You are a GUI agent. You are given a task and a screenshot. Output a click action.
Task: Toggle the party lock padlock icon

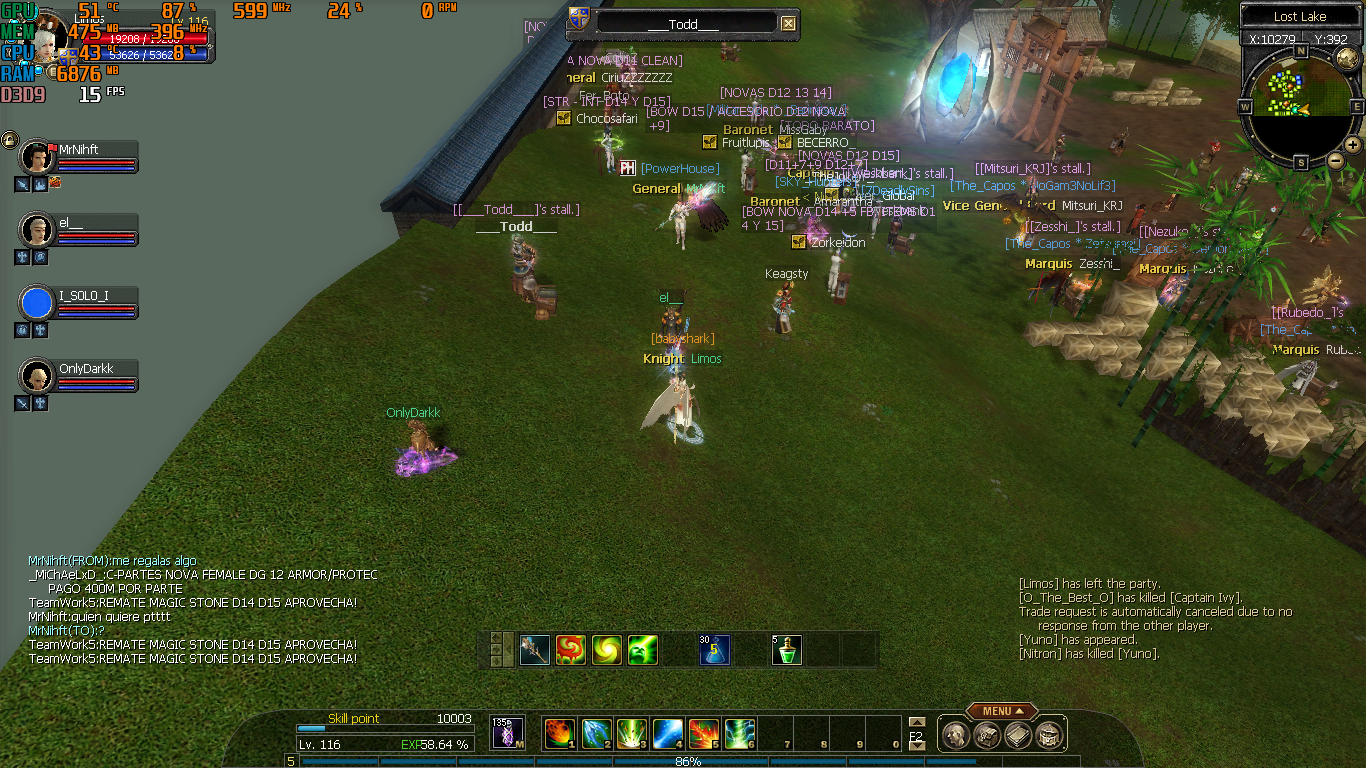point(9,140)
